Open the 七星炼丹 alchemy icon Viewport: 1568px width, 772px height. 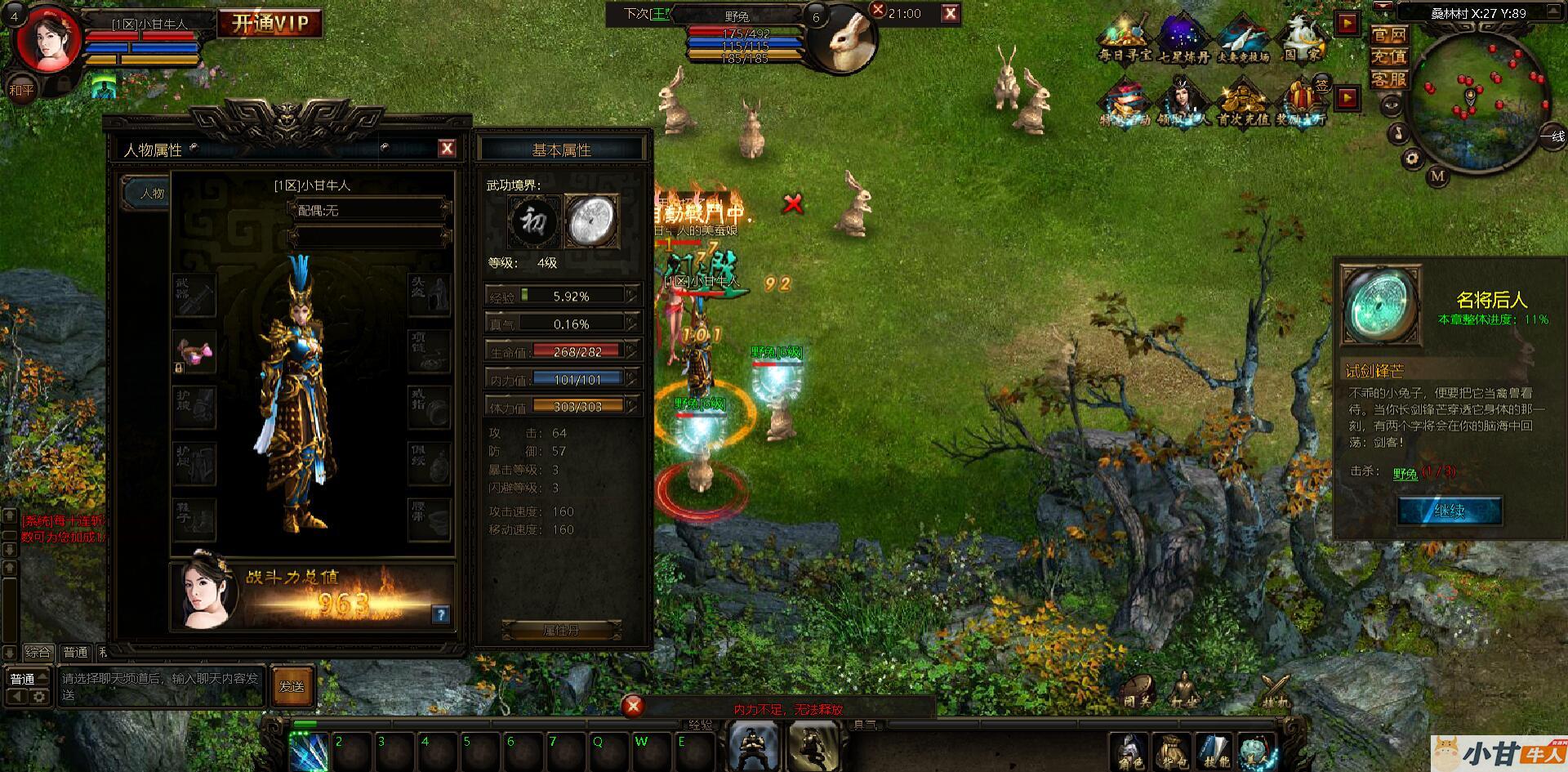pos(1183,39)
